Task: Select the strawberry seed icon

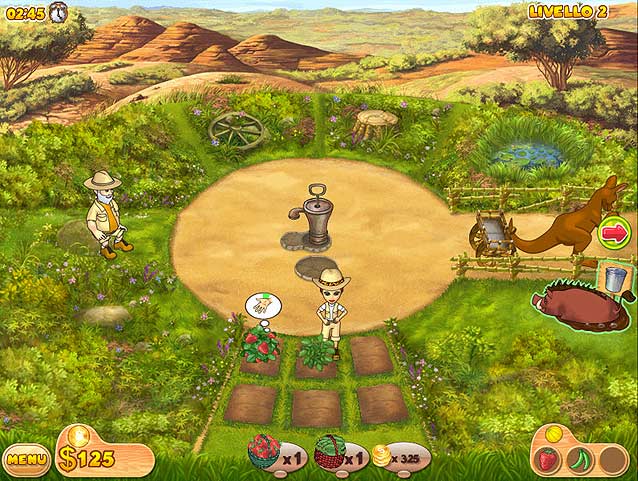Action: click(547, 460)
